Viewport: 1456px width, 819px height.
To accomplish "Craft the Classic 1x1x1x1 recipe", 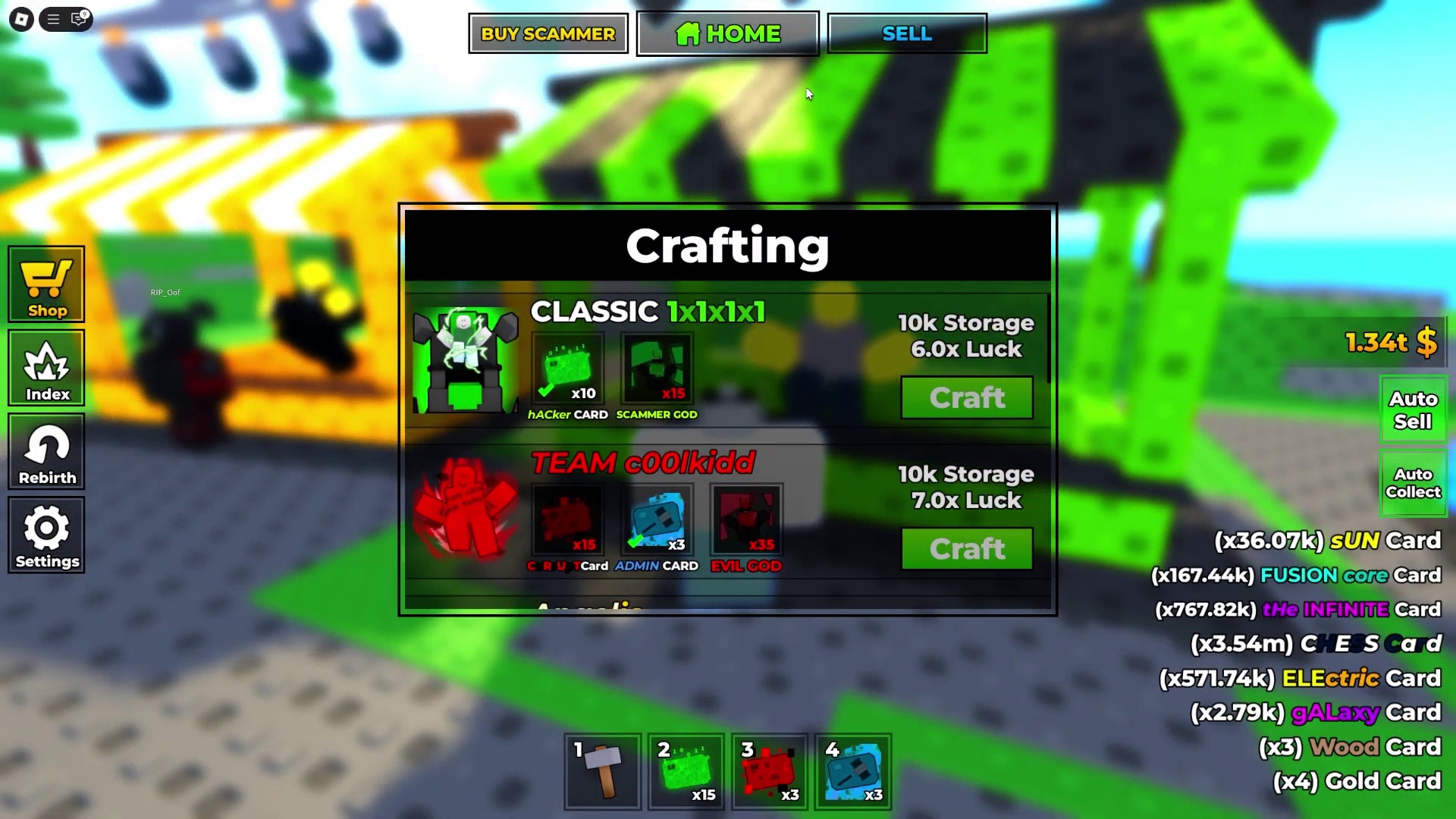I will 967,398.
